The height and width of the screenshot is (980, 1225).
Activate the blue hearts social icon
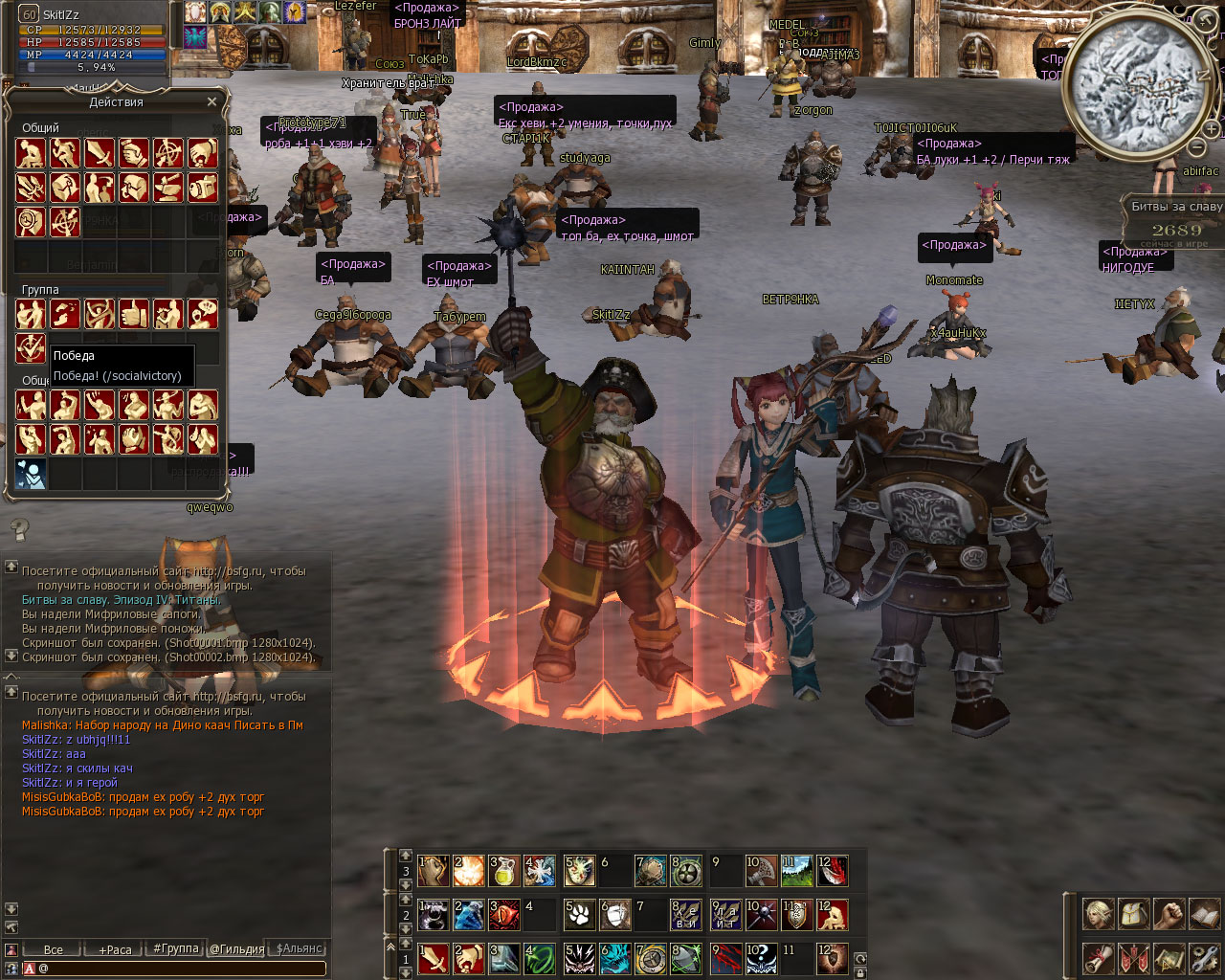[31, 474]
